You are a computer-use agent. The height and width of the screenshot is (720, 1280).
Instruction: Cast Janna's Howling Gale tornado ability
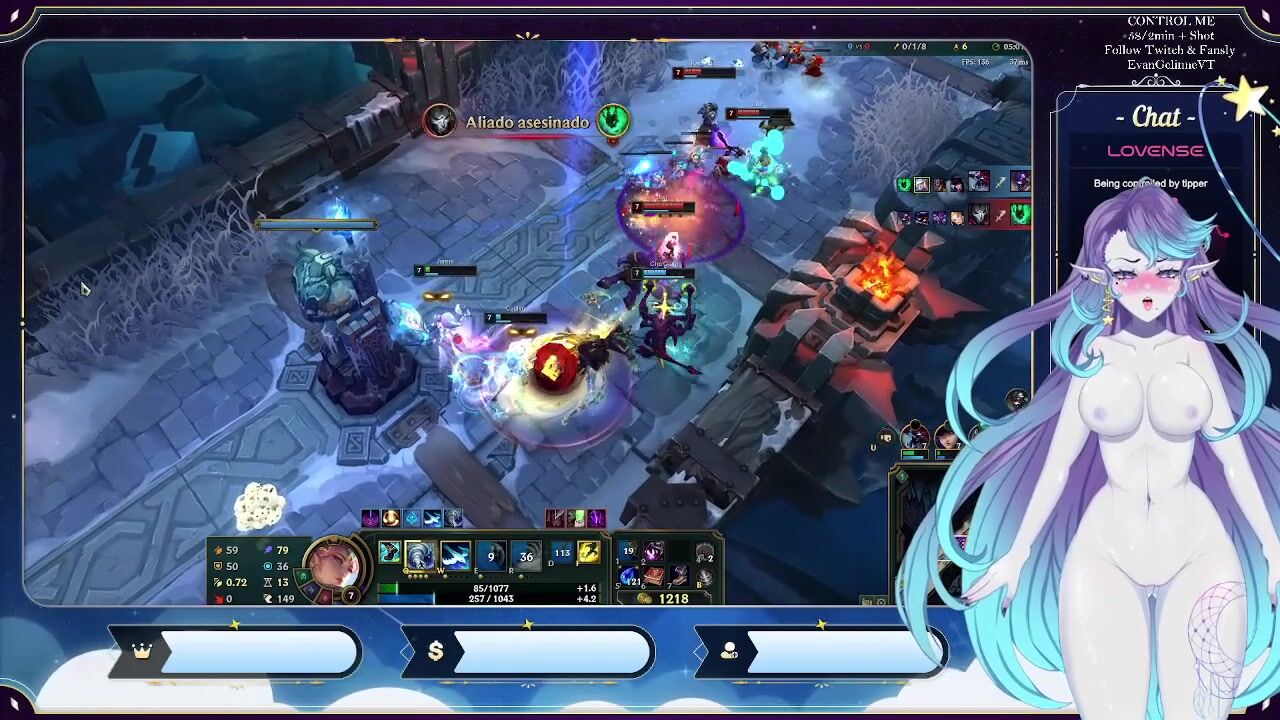pyautogui.click(x=420, y=555)
